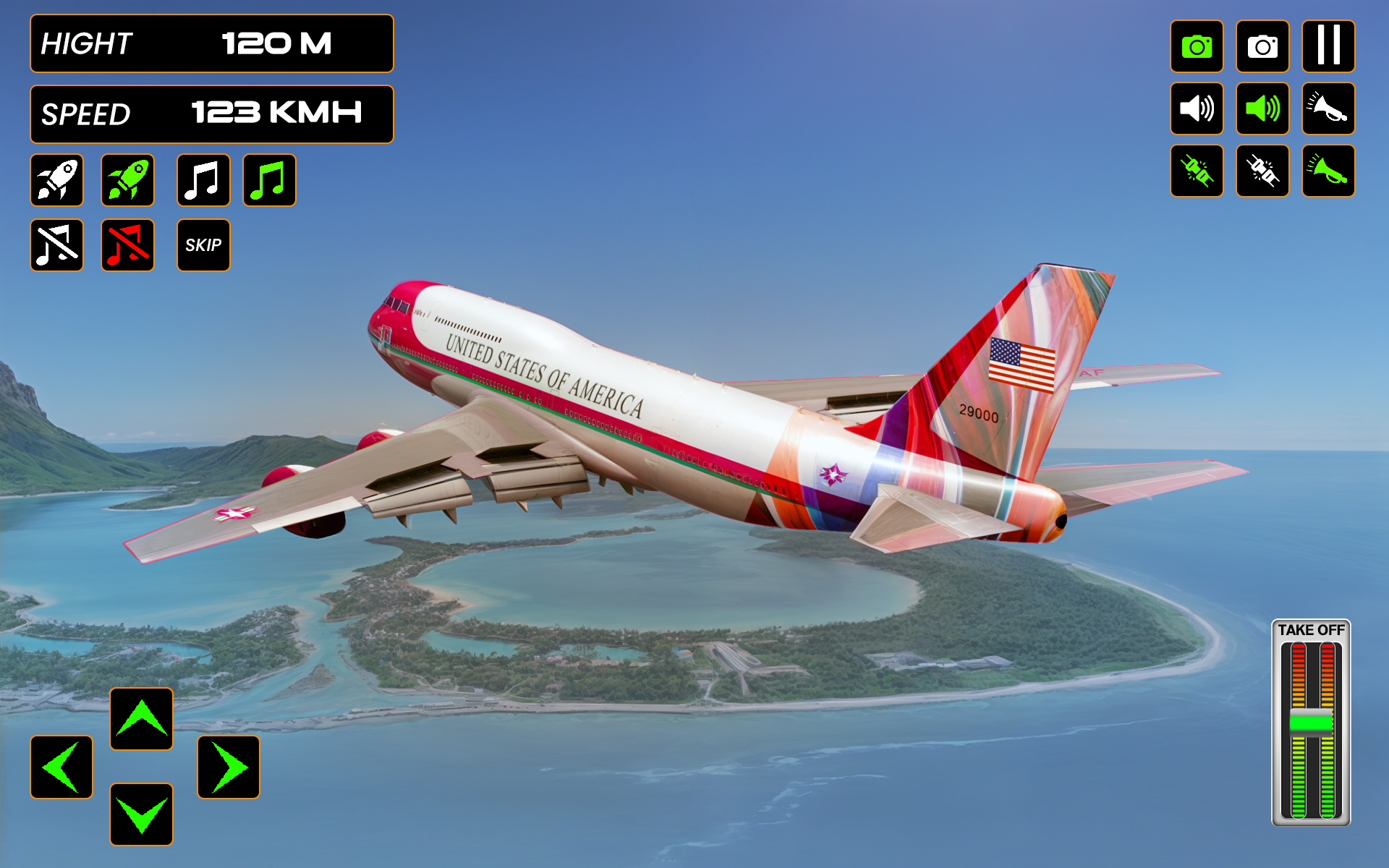Enable sound with the green speaker toggle
Image resolution: width=1389 pixels, height=868 pixels.
tap(1262, 109)
